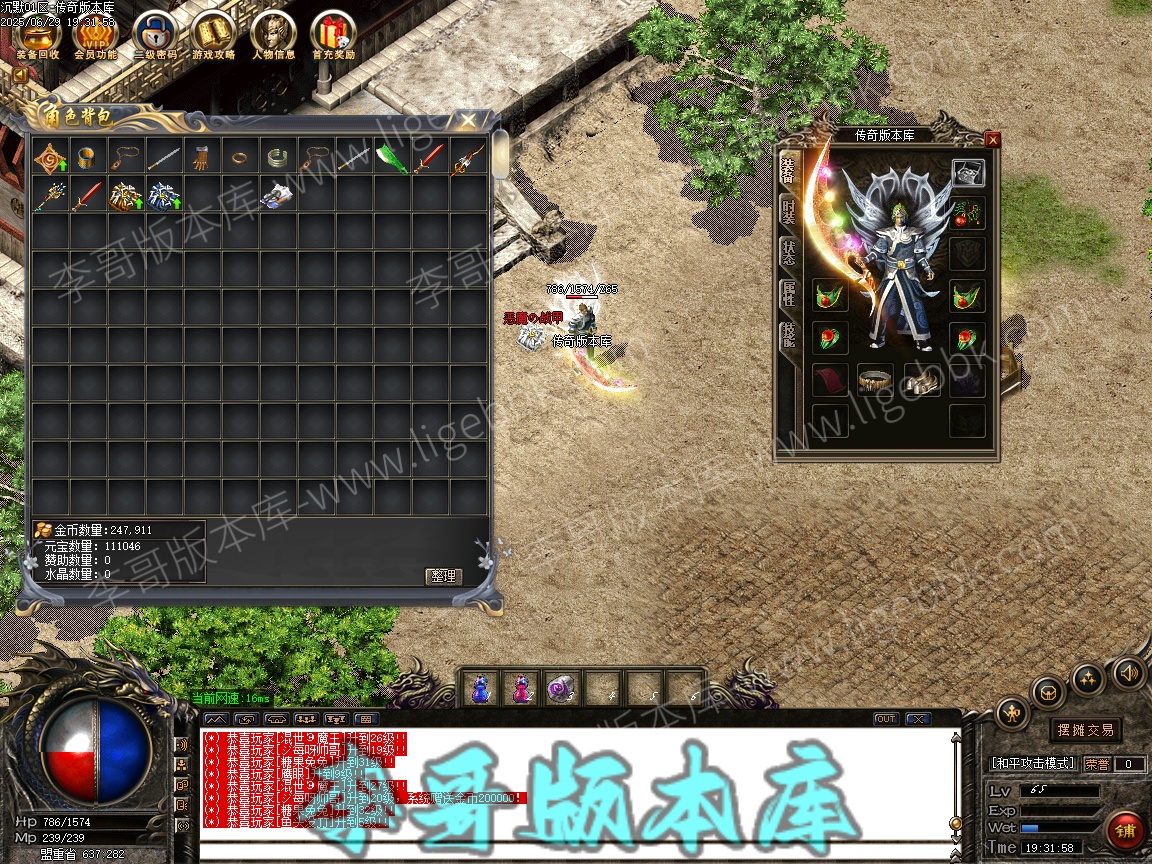The image size is (1152, 864).
Task: Select the brown glove item in the bag
Action: (200, 157)
